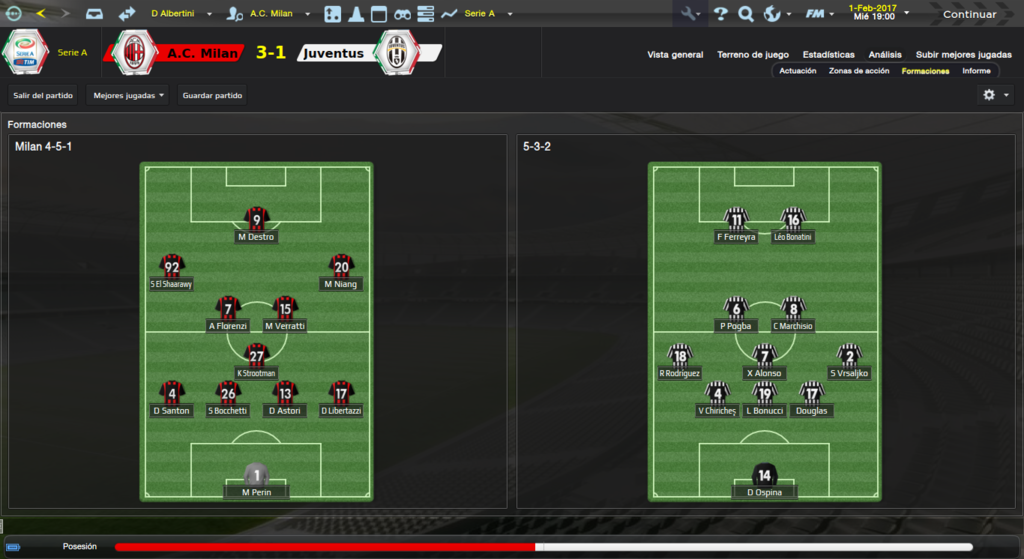Screen dimensions: 1024x559
Task: Switch to the Vista general tab
Action: point(675,55)
